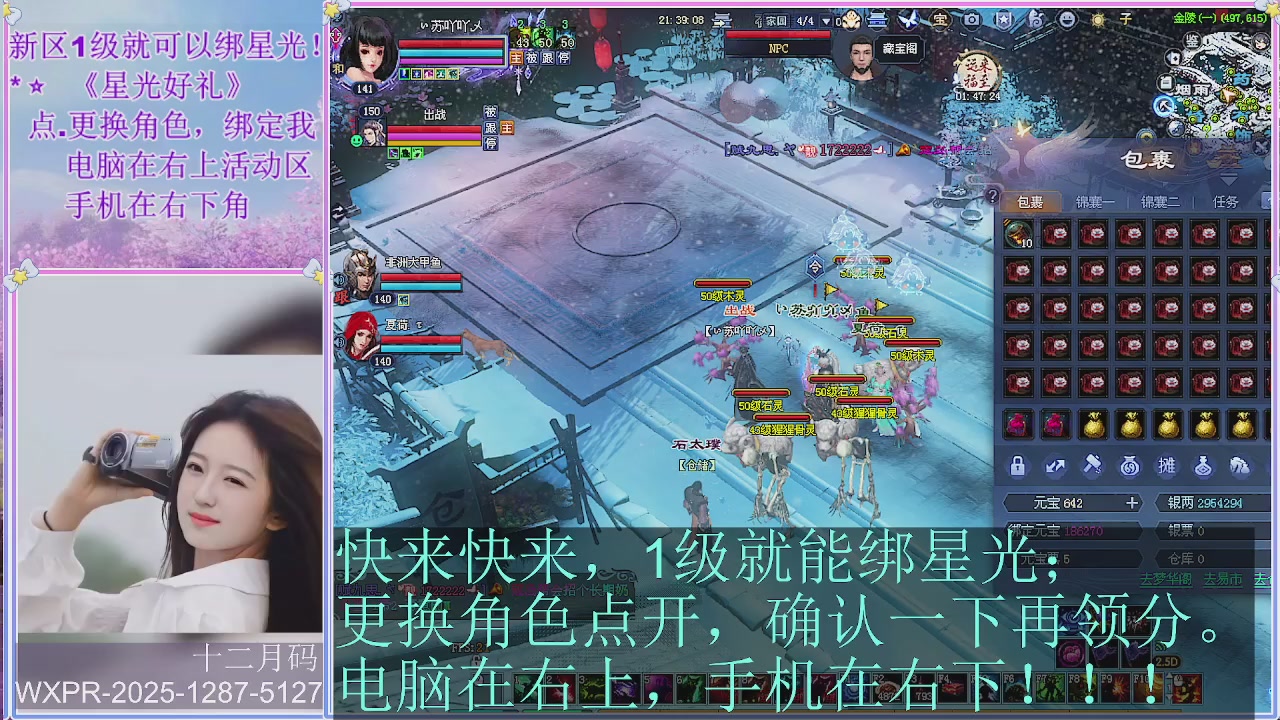Select the hammer smelt icon in bag toolbar
1280x720 pixels.
coord(1094,465)
